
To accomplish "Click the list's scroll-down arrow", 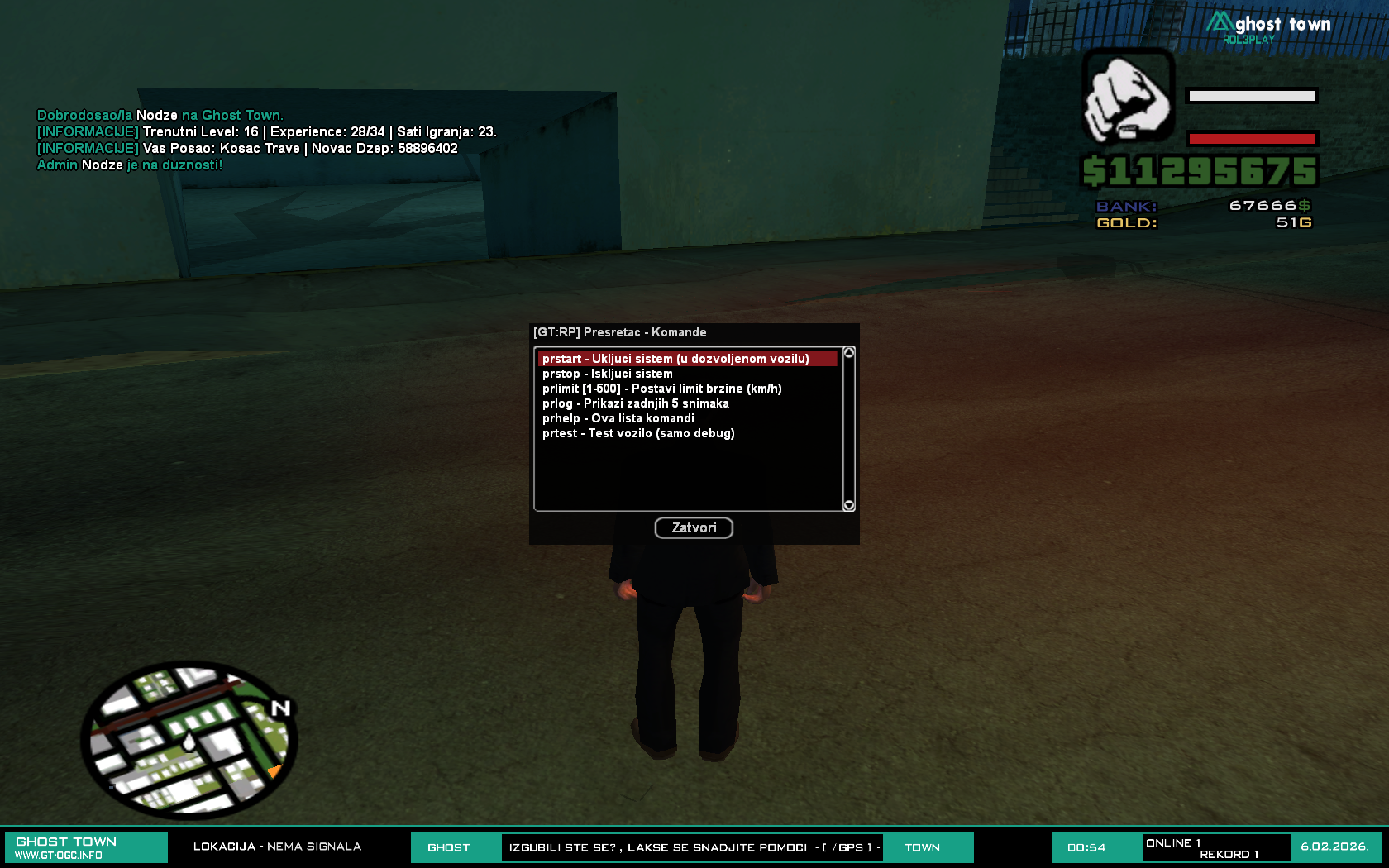I will (x=848, y=505).
